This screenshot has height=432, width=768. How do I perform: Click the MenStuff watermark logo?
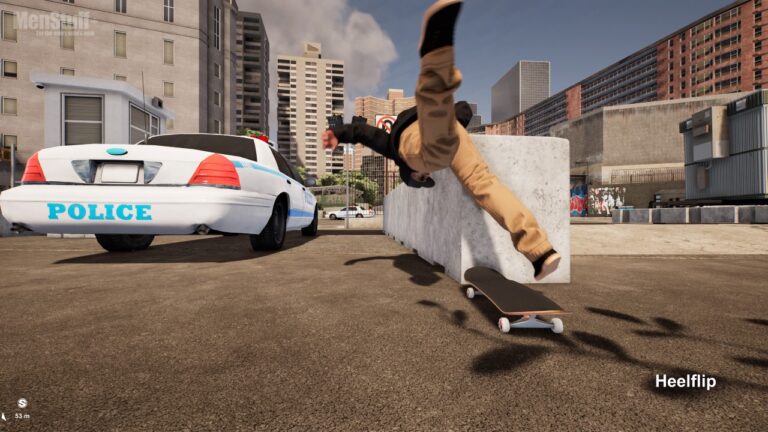(x=53, y=21)
